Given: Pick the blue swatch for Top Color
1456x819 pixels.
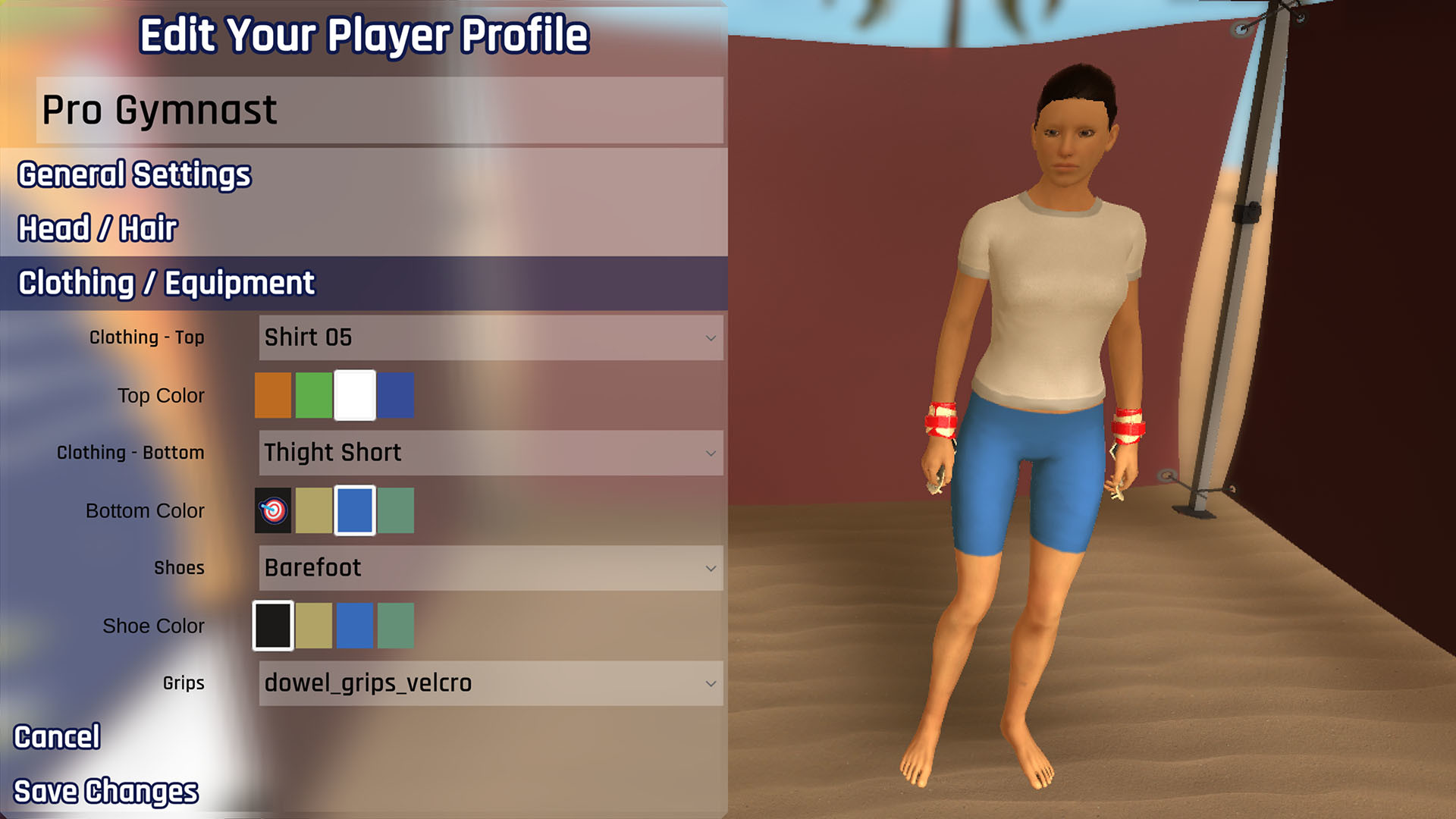Looking at the screenshot, I should (396, 395).
